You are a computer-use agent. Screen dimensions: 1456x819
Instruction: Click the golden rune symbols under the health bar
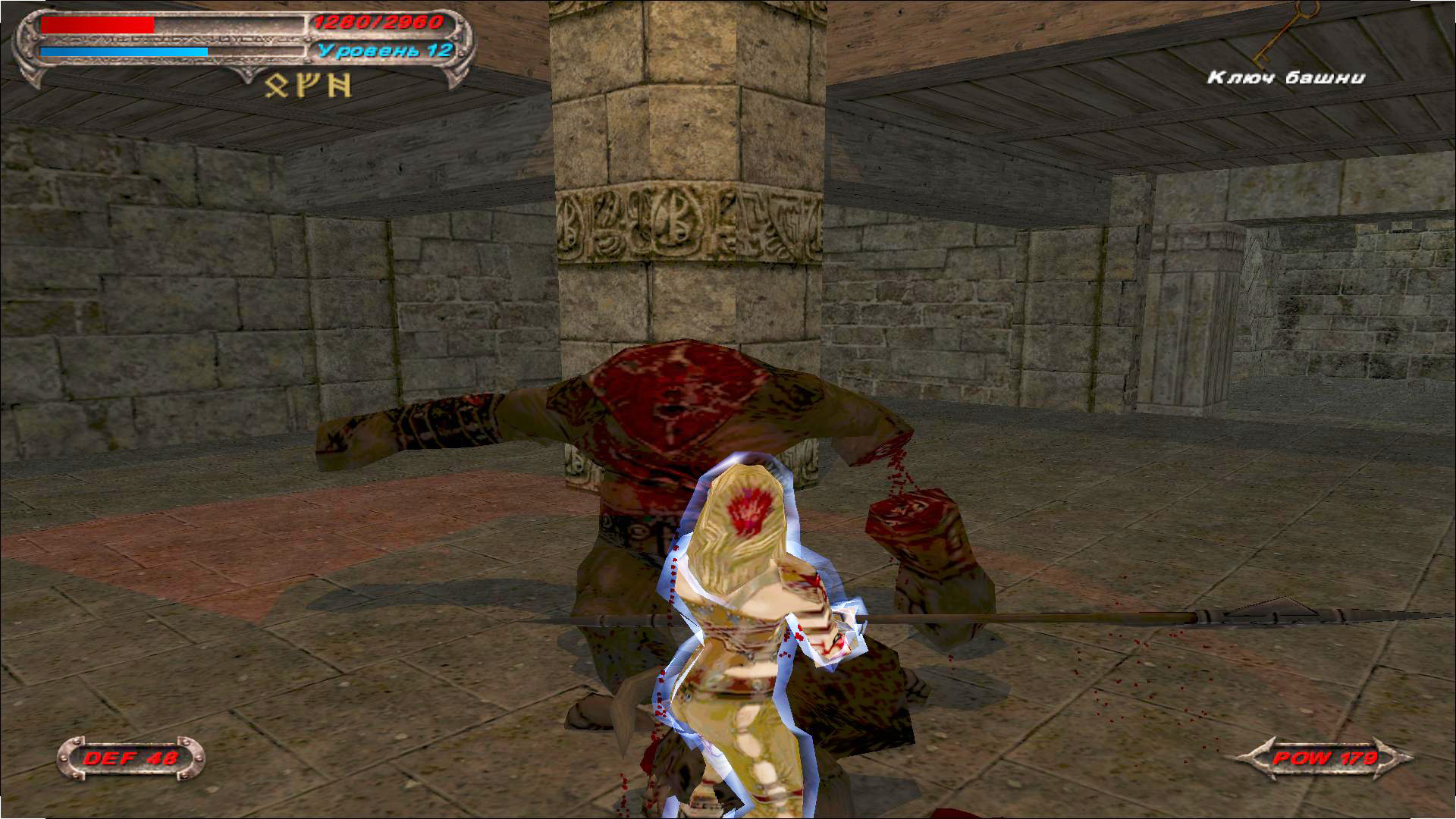coord(308,86)
